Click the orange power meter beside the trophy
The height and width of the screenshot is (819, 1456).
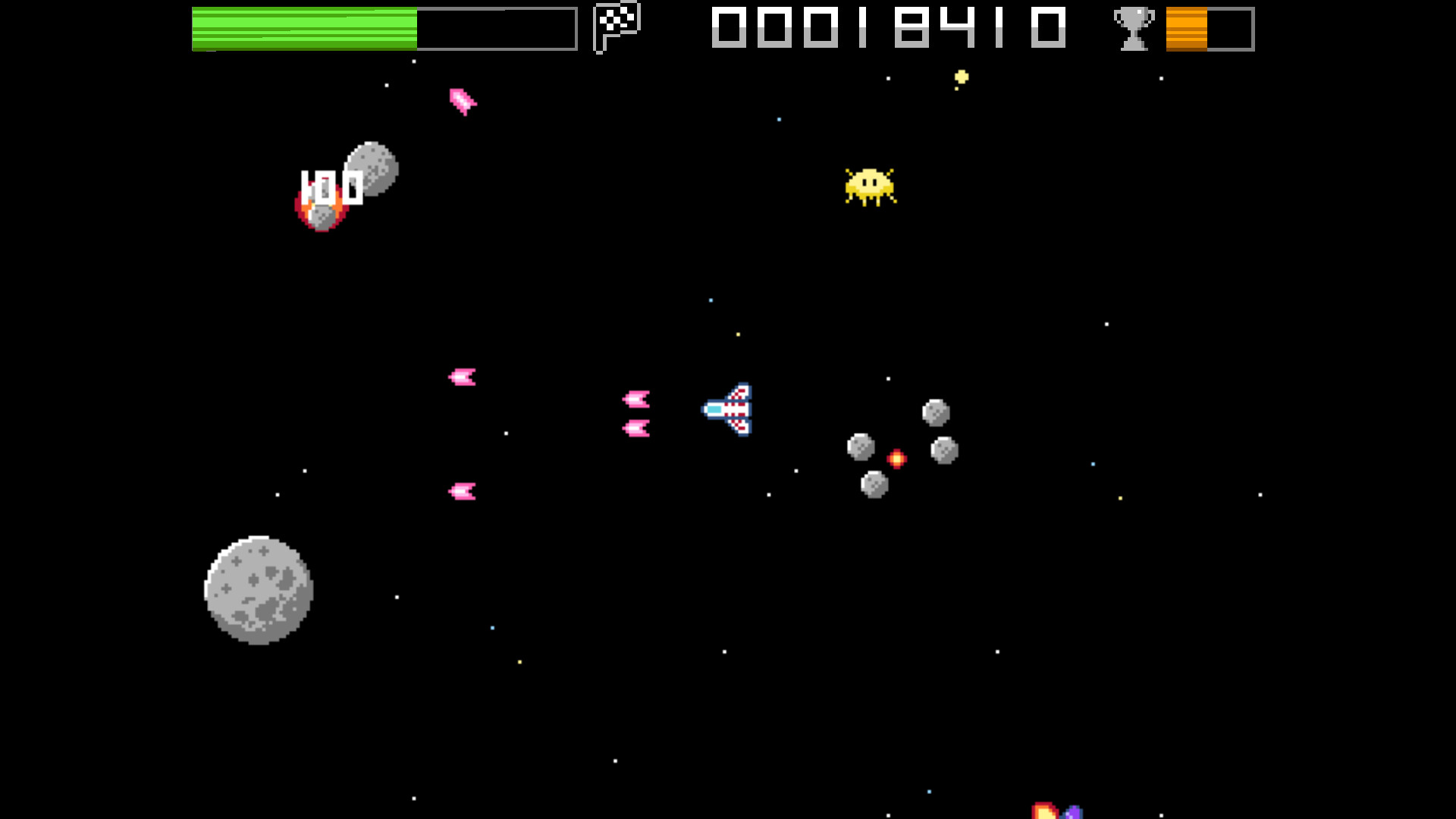[x=1187, y=29]
